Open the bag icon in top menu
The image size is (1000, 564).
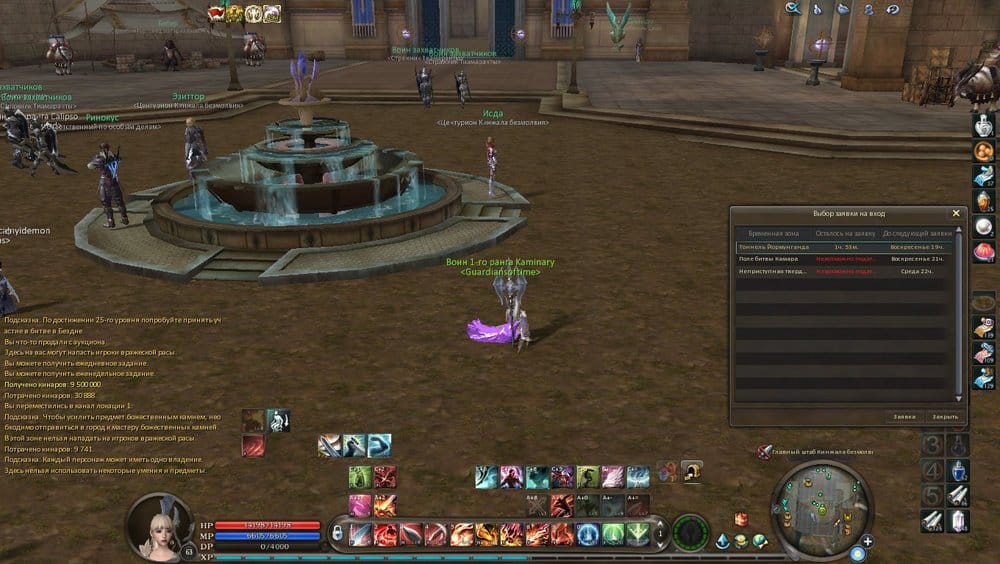842,9
